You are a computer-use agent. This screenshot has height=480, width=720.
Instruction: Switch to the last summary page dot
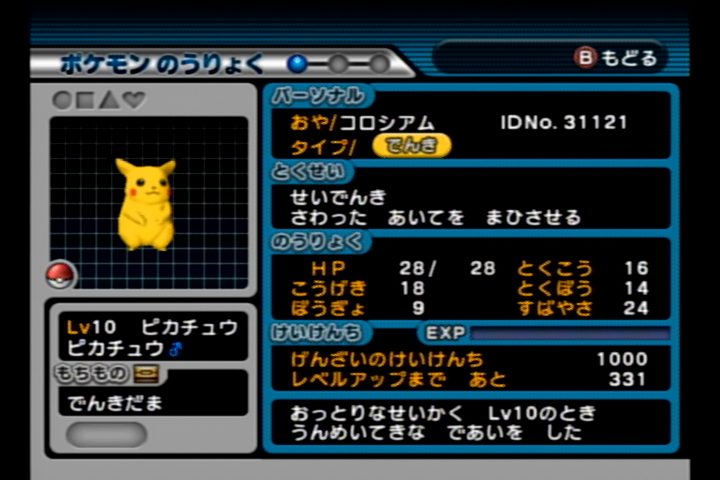click(x=380, y=64)
